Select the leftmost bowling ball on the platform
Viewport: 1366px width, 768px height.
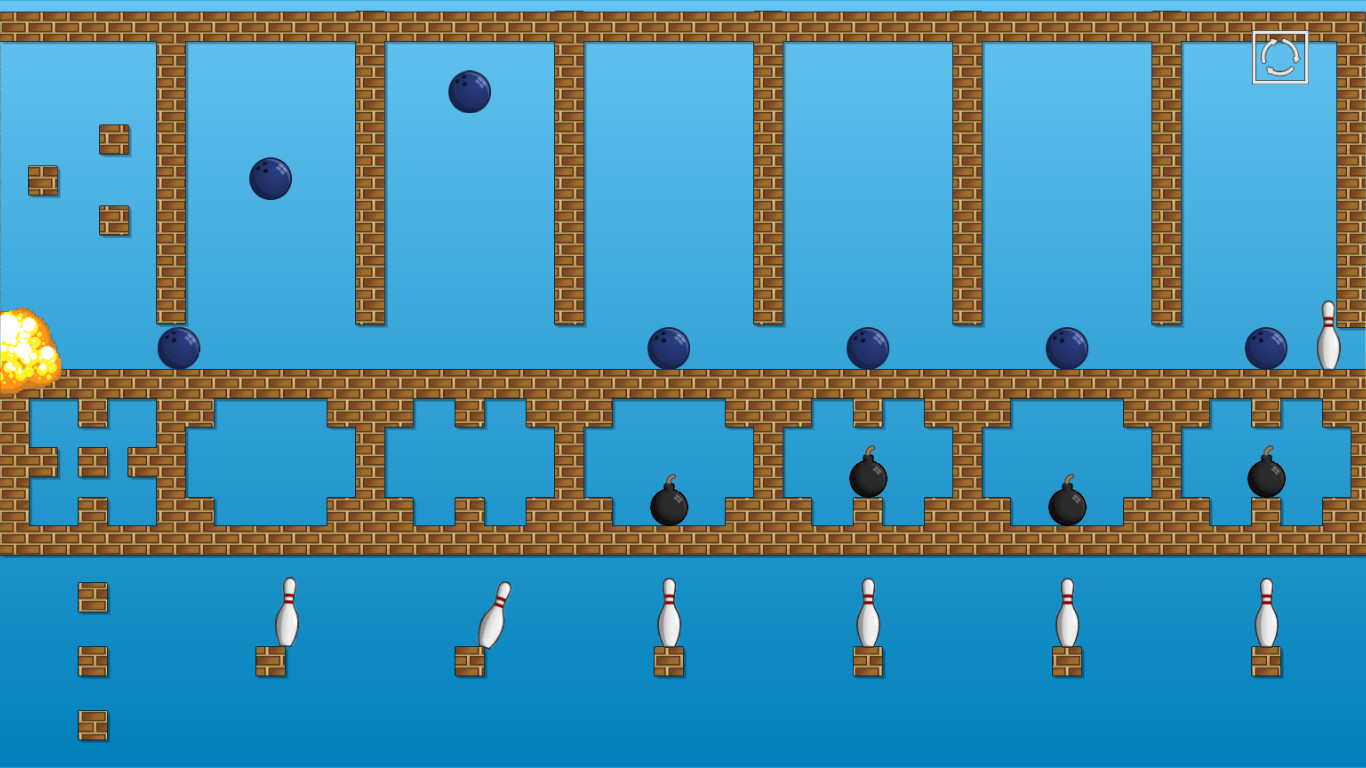coord(180,350)
